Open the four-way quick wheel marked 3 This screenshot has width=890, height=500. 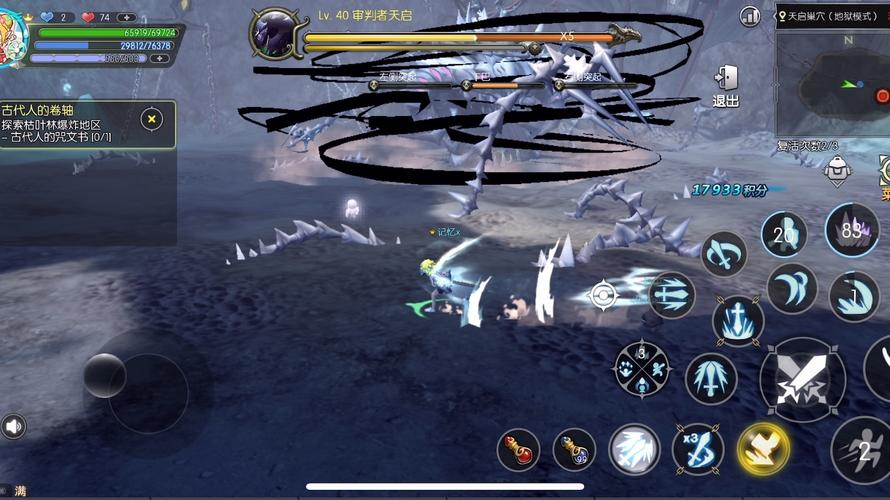tap(641, 368)
